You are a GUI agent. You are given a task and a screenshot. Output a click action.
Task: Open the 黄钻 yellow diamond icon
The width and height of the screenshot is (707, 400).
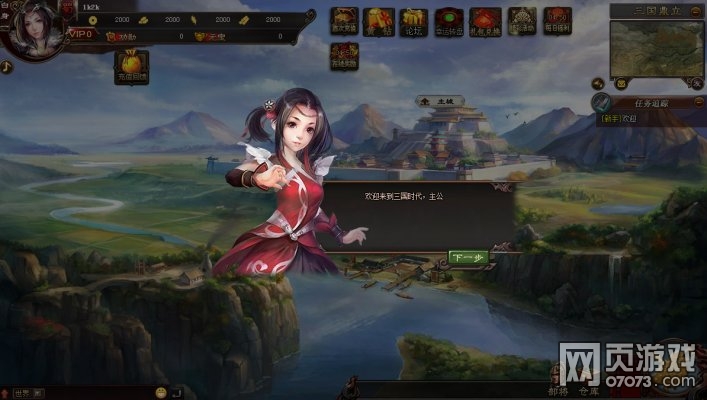[378, 21]
